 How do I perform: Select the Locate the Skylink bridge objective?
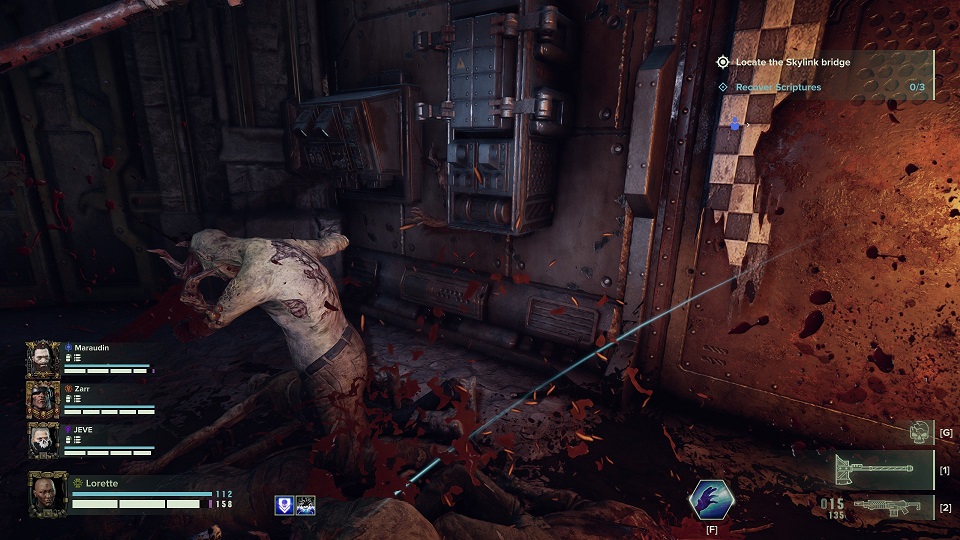793,62
